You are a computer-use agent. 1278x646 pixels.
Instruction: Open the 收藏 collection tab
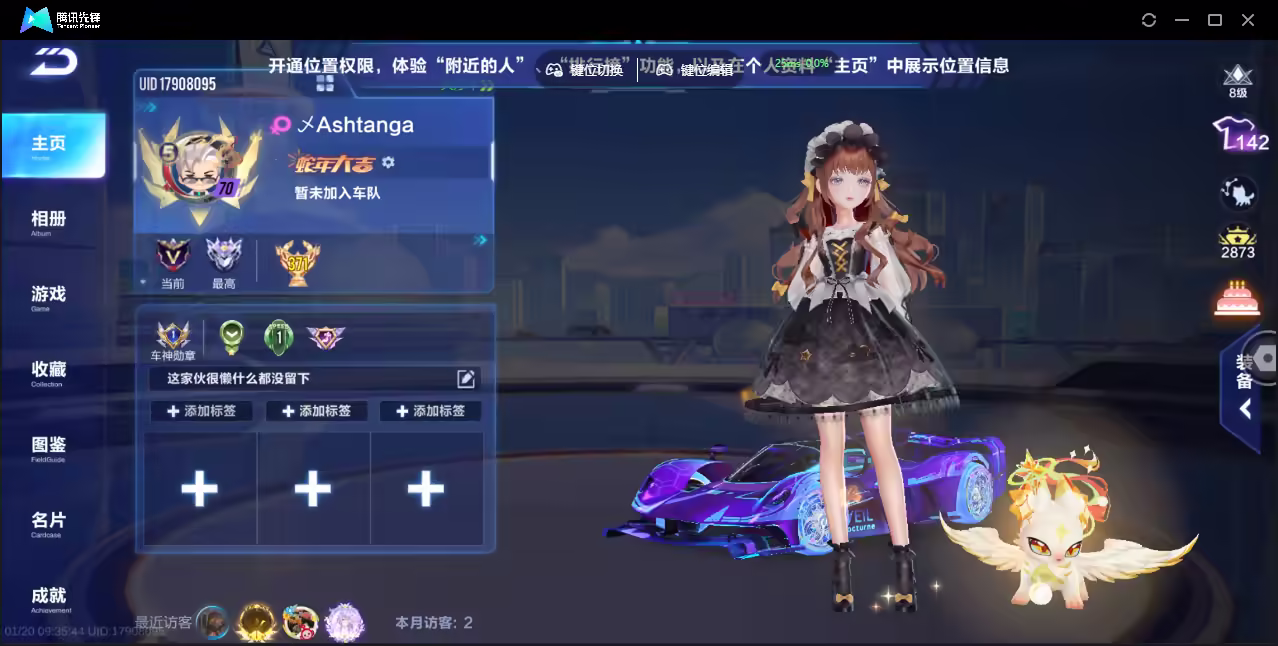[x=49, y=371]
